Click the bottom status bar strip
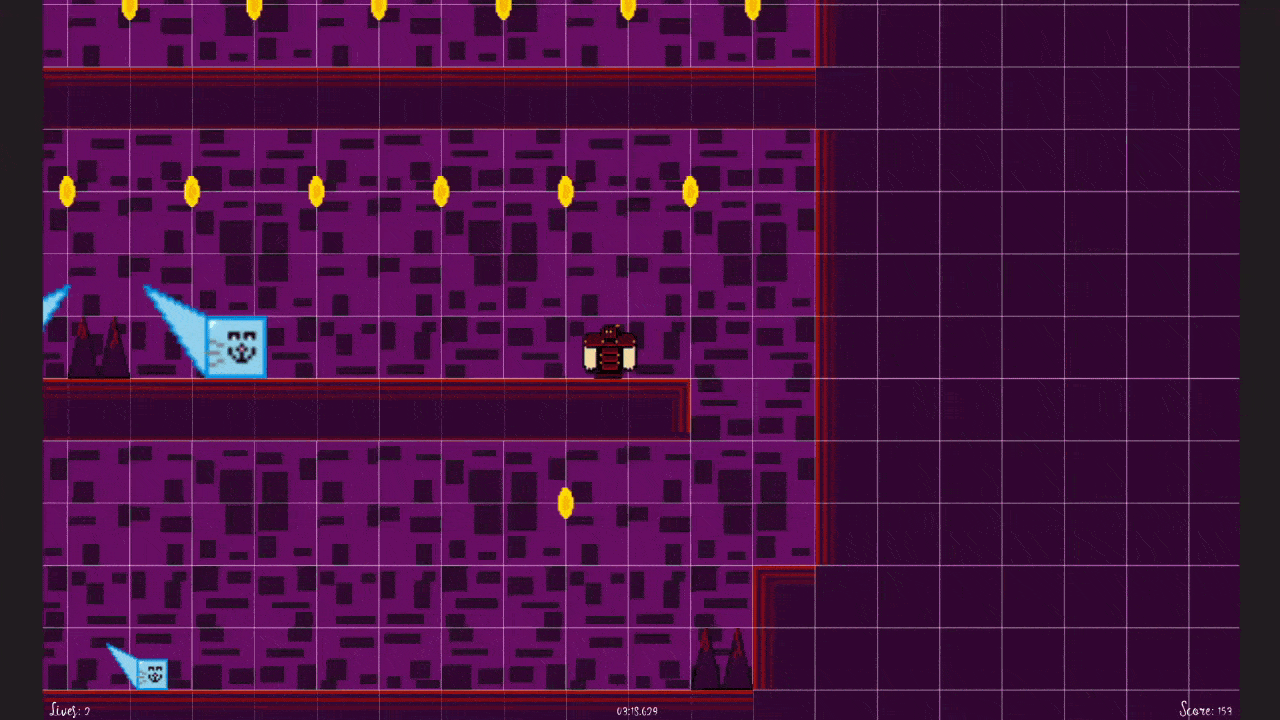The image size is (1280, 720). (400, 712)
